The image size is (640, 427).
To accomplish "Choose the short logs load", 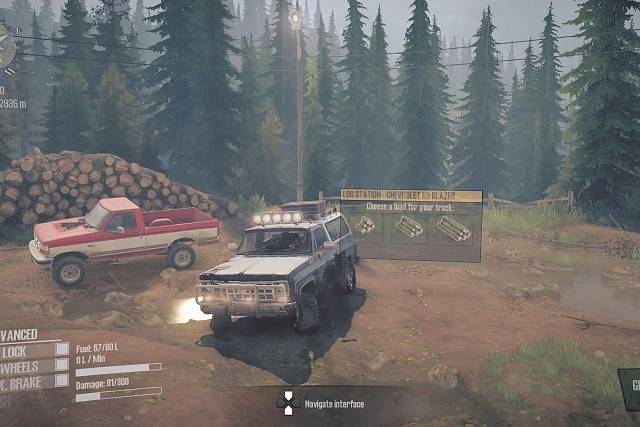I will 365,226.
